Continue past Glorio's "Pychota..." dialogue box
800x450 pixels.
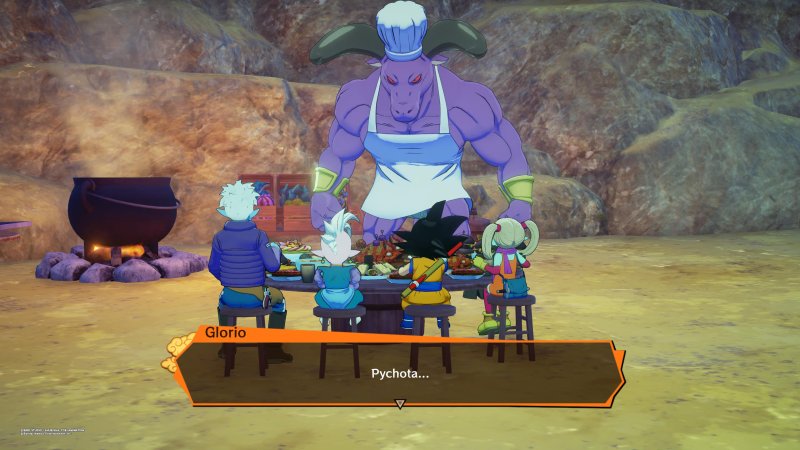click(400, 372)
